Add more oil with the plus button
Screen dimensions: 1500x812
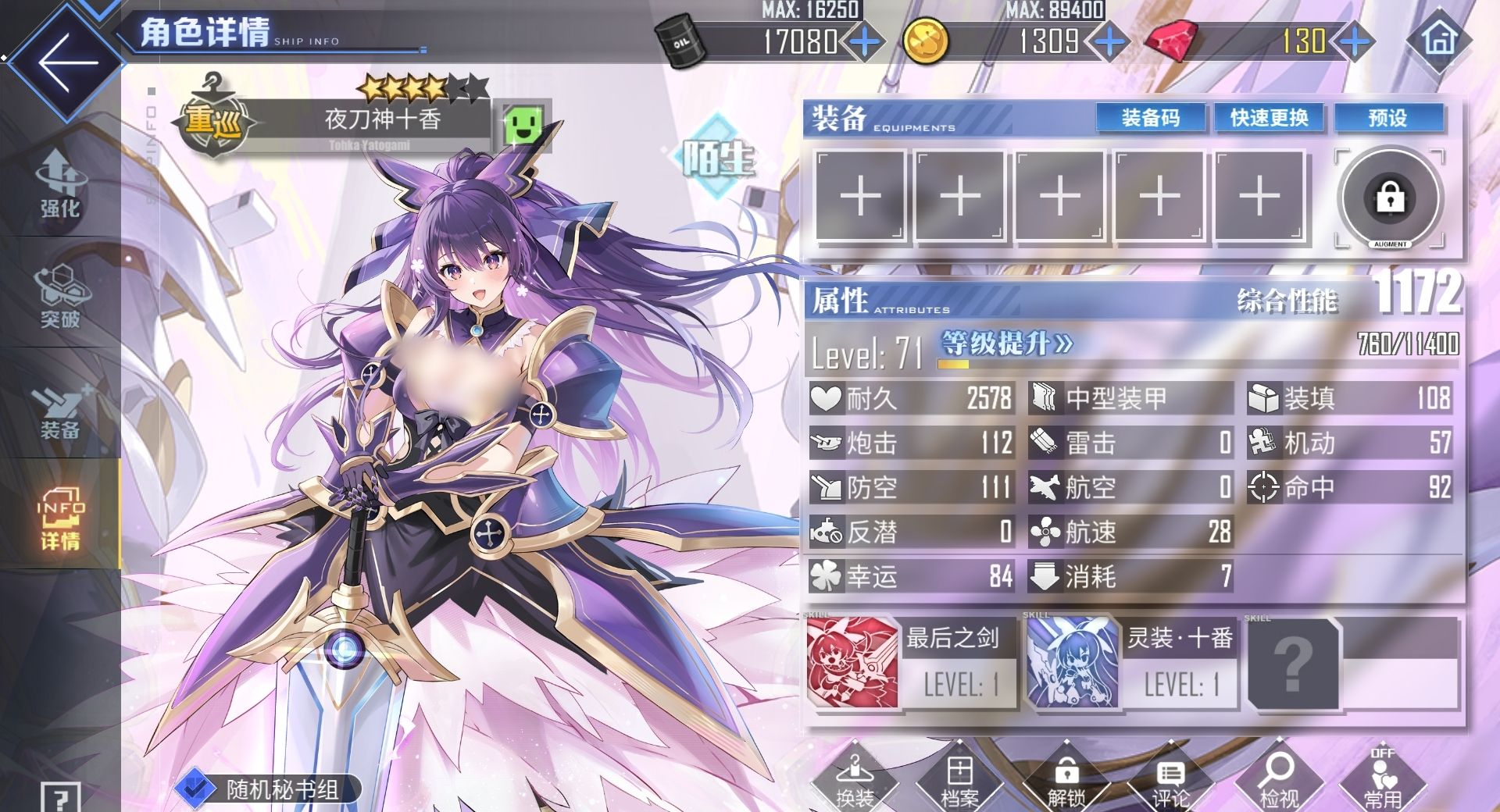865,41
